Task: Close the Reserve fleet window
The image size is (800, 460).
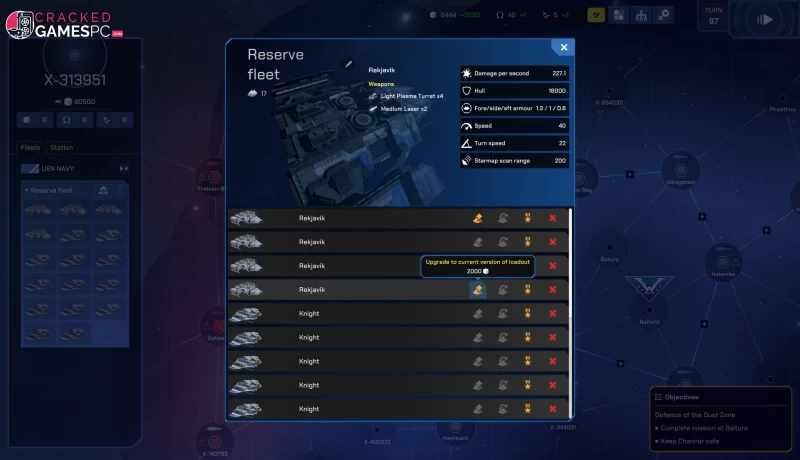Action: pos(564,47)
